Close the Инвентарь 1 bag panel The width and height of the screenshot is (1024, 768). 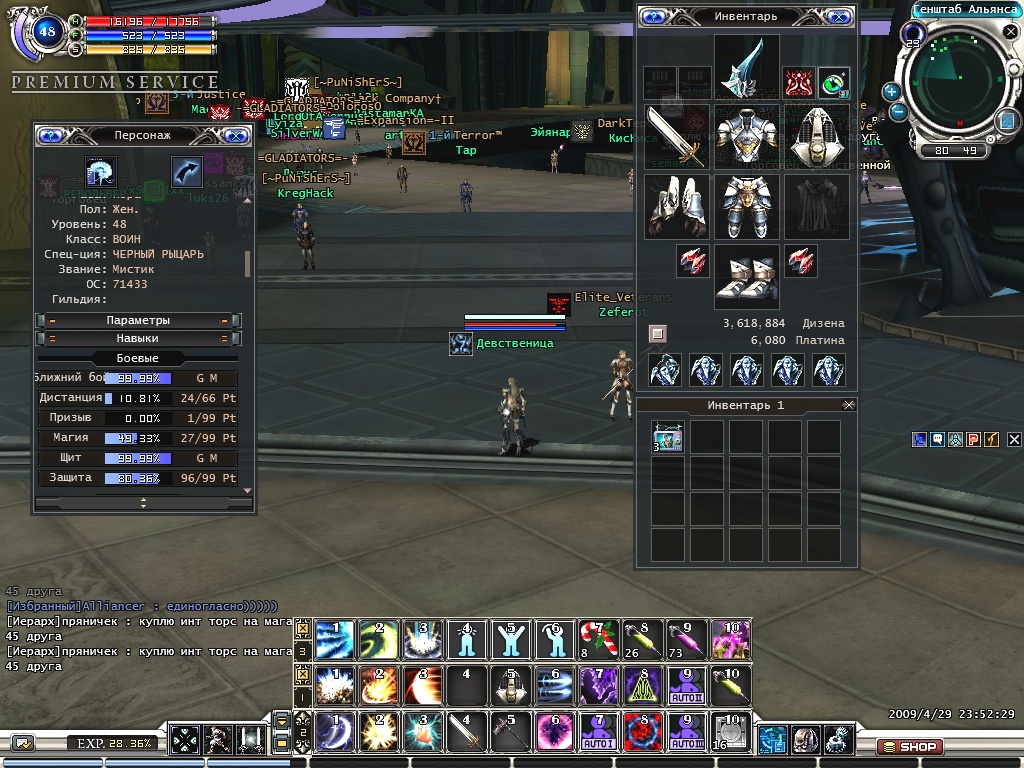(x=849, y=405)
